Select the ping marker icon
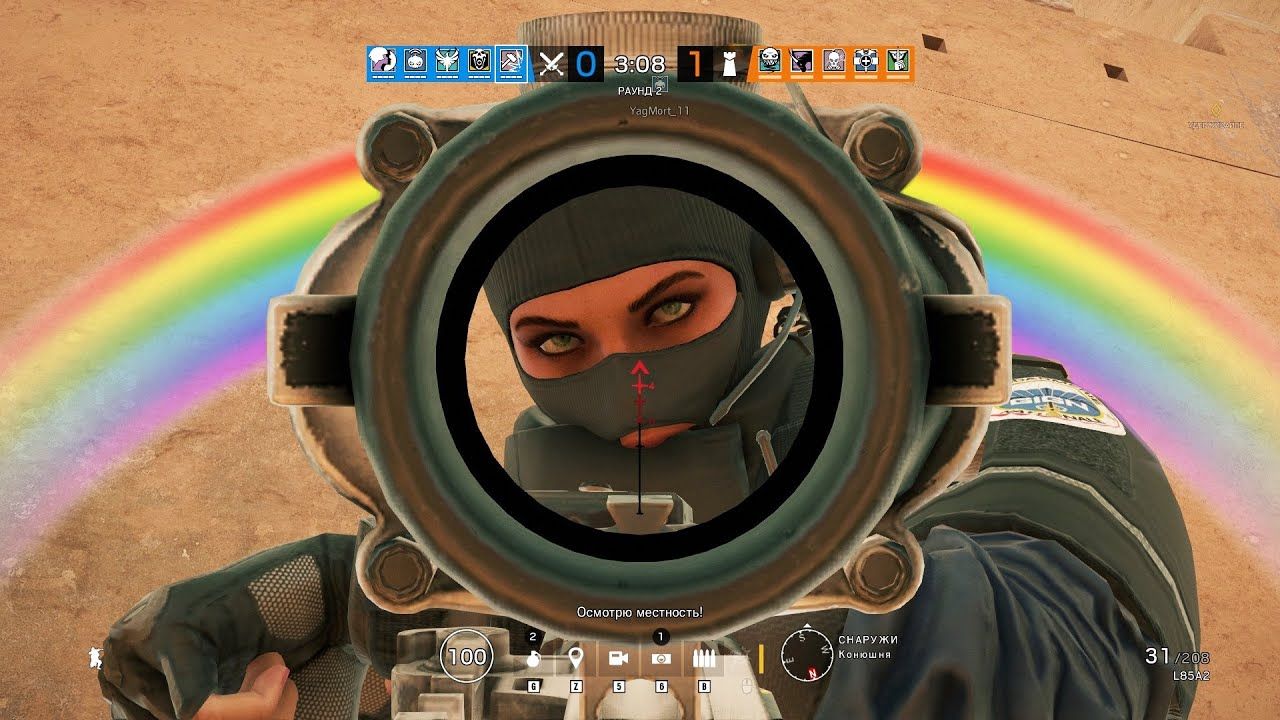Image resolution: width=1280 pixels, height=720 pixels. [x=577, y=656]
